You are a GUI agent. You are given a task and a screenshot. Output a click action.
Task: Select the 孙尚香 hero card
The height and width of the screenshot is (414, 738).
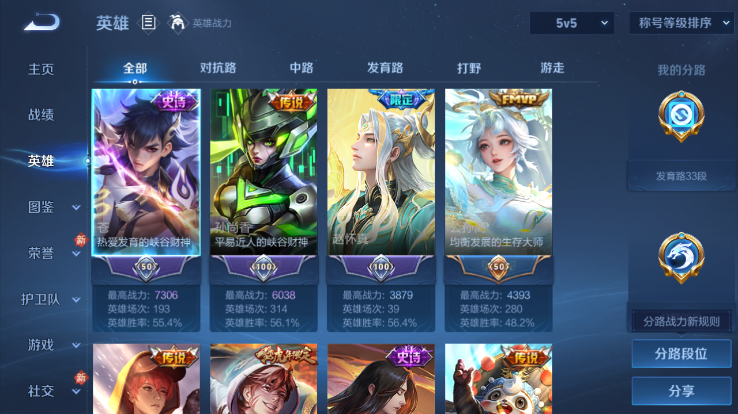264,185
